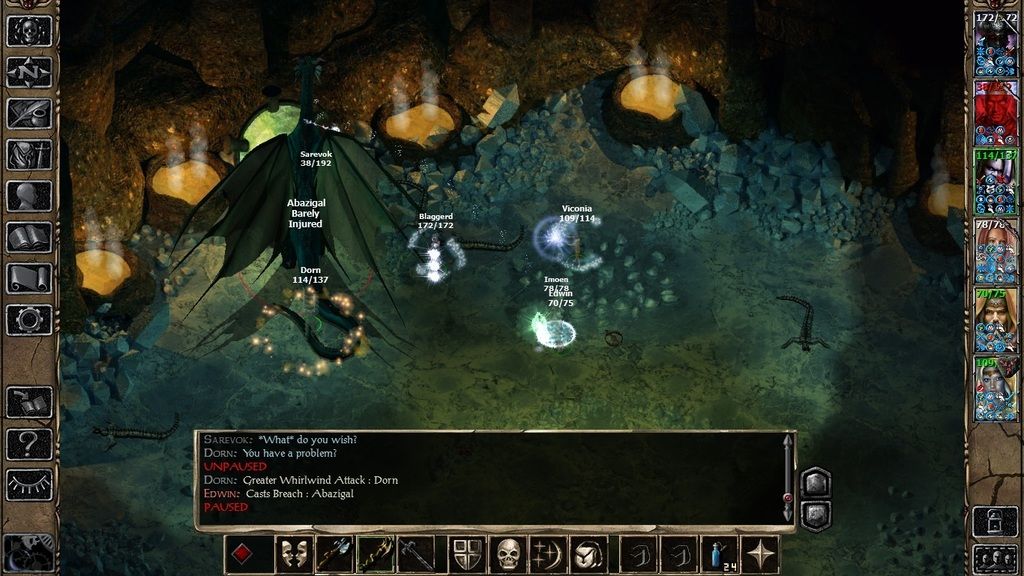Click the question mark help button
The width and height of the screenshot is (1024, 576).
click(29, 443)
